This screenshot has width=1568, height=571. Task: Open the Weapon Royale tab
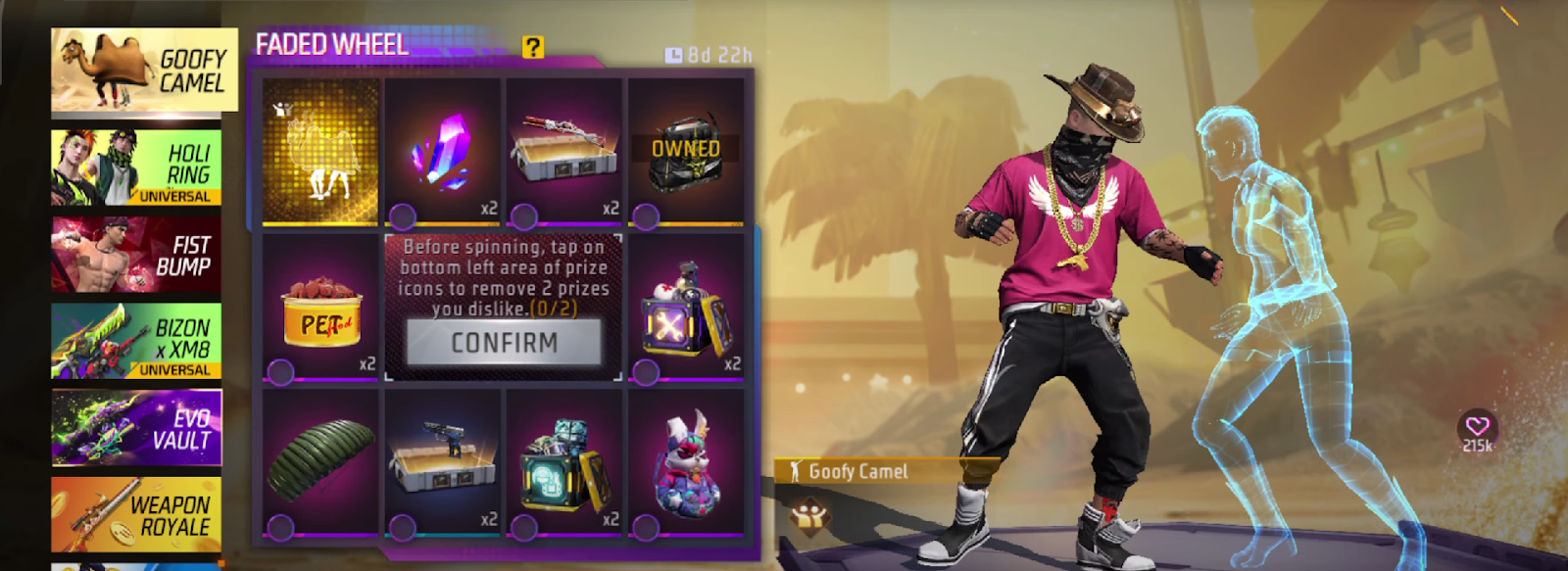pyautogui.click(x=136, y=514)
